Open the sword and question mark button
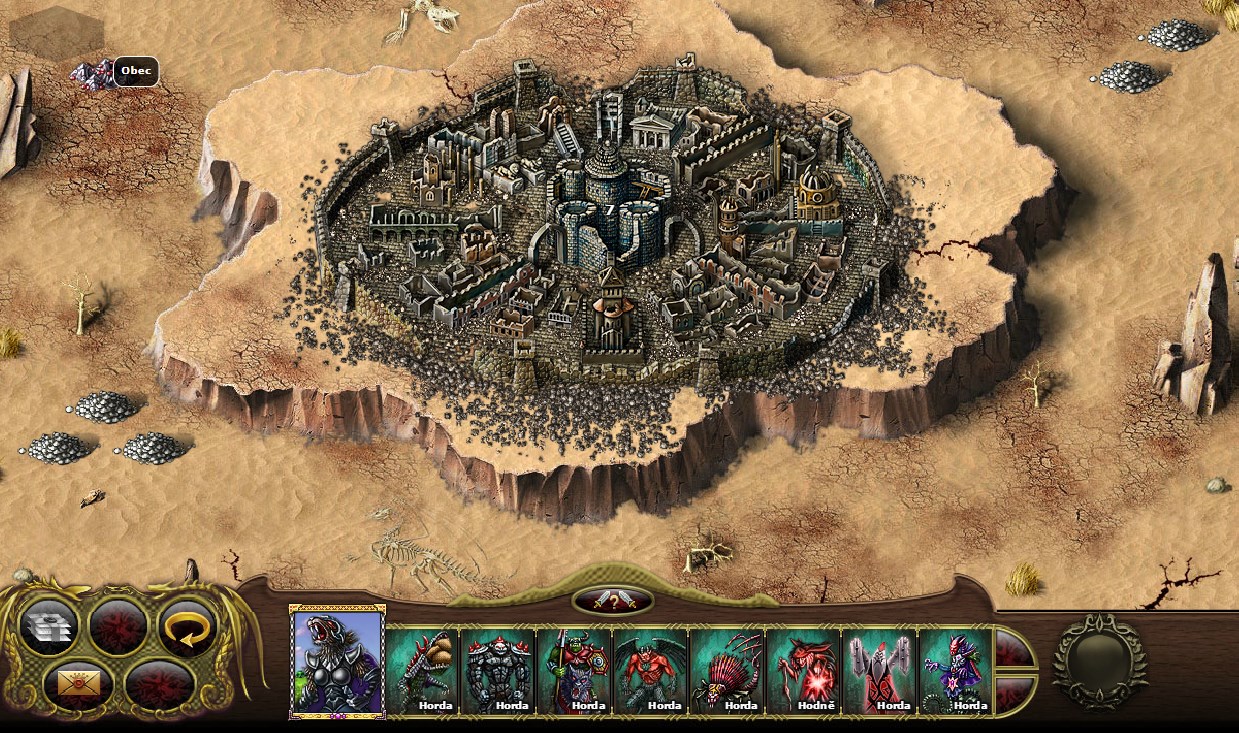The height and width of the screenshot is (733, 1239). (x=613, y=601)
